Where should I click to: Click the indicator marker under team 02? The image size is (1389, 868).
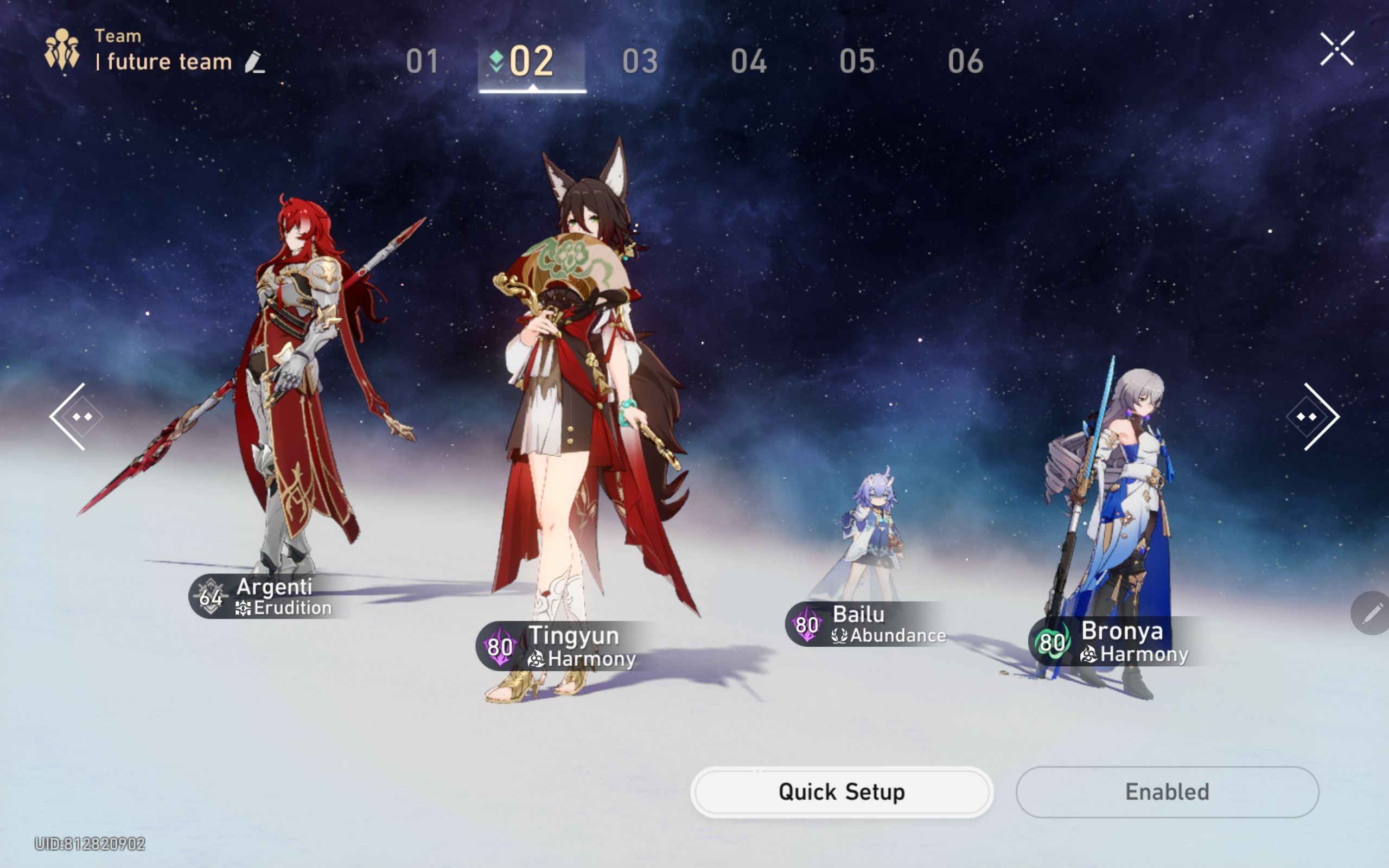coord(533,87)
